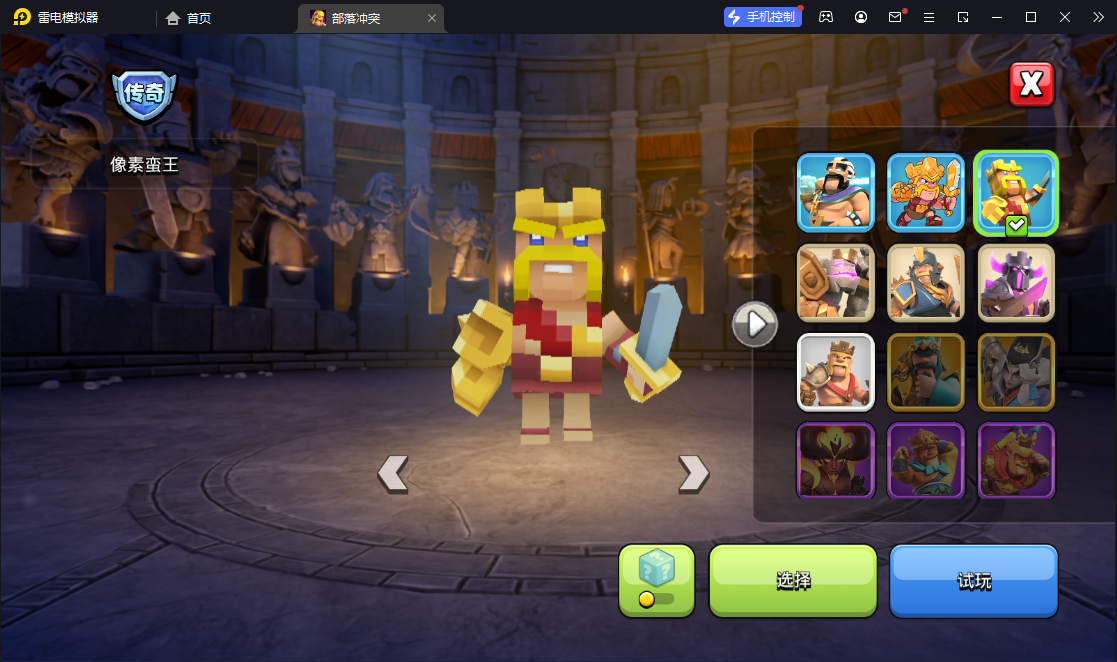
Task: Click the round play arrow beside skin grid
Action: (755, 324)
